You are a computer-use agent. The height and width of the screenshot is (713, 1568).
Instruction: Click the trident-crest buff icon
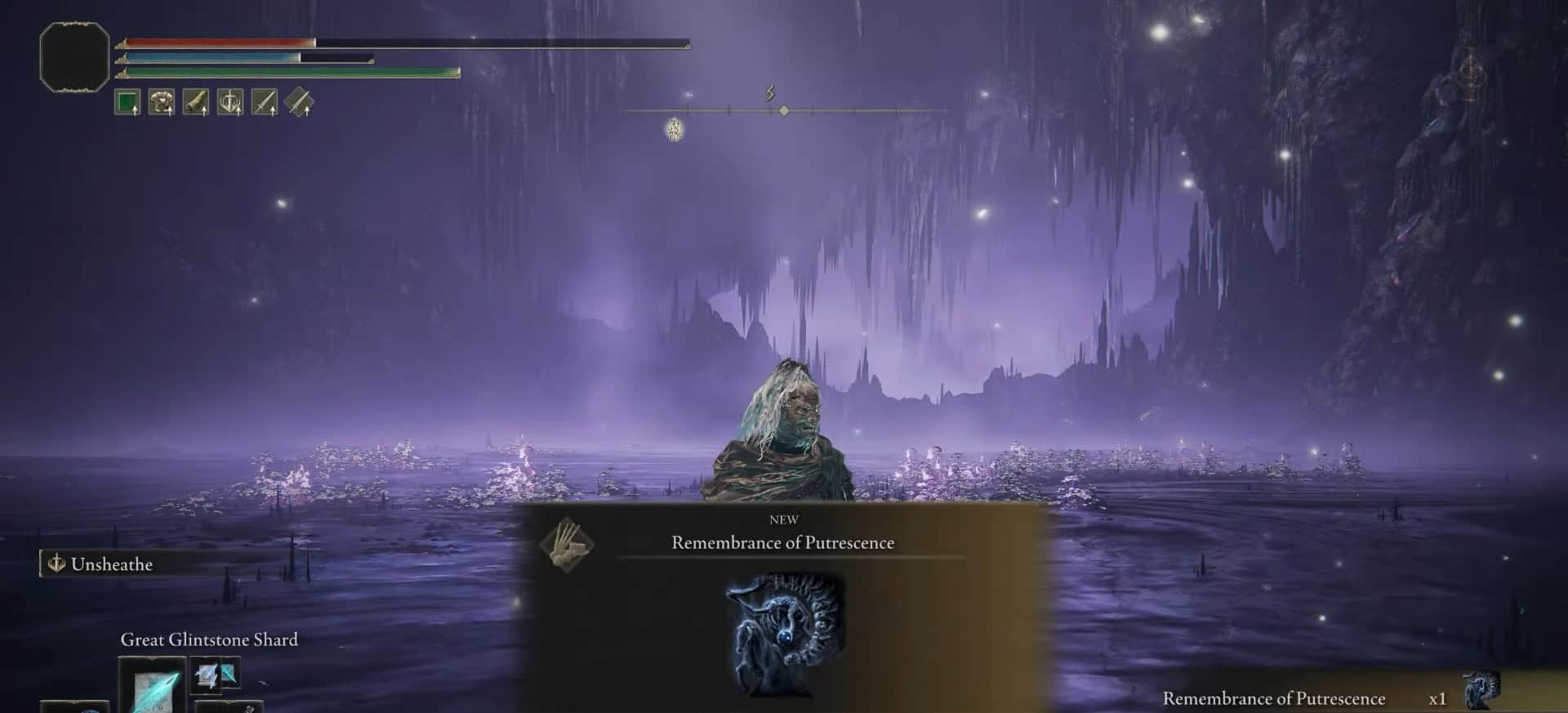tap(231, 102)
